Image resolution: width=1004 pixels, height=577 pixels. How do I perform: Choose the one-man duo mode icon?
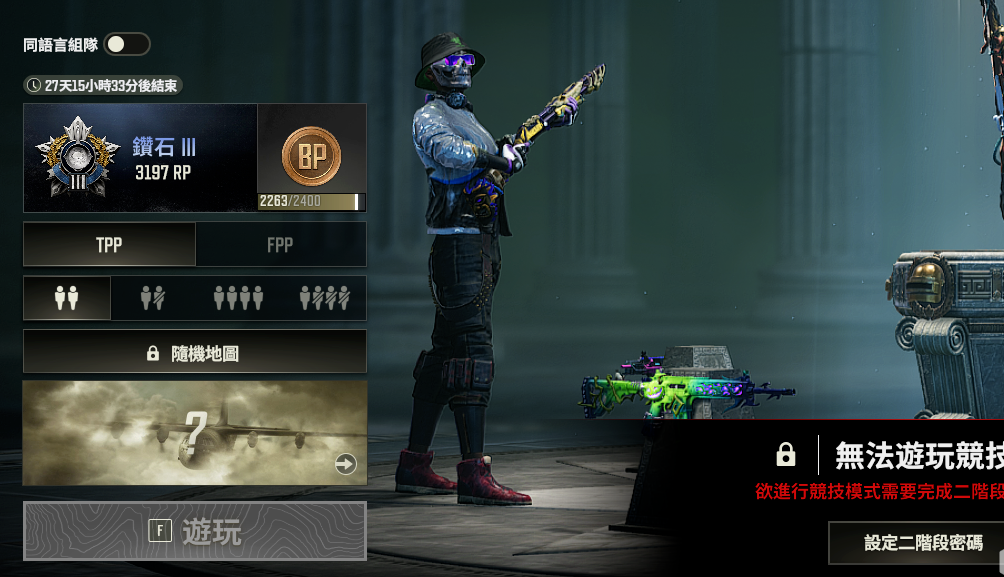[x=152, y=298]
